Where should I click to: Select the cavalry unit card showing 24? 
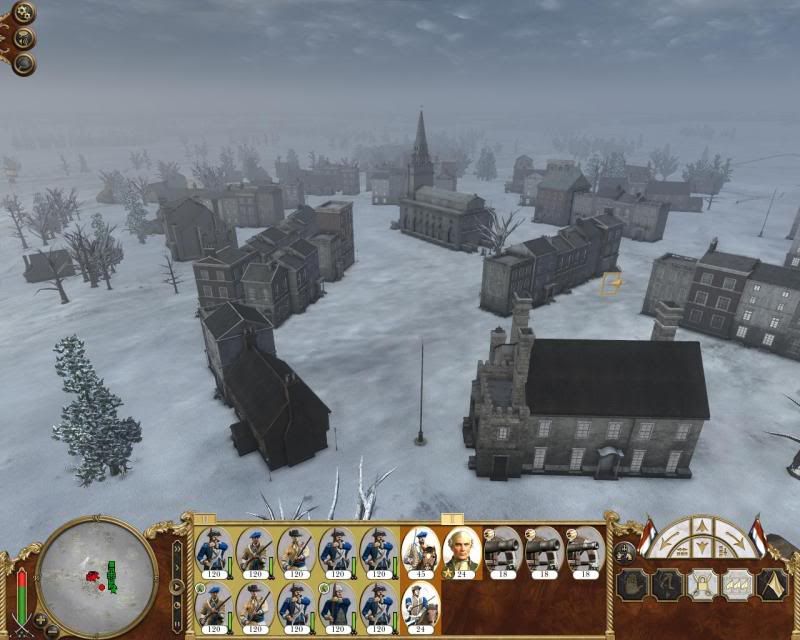(420, 605)
